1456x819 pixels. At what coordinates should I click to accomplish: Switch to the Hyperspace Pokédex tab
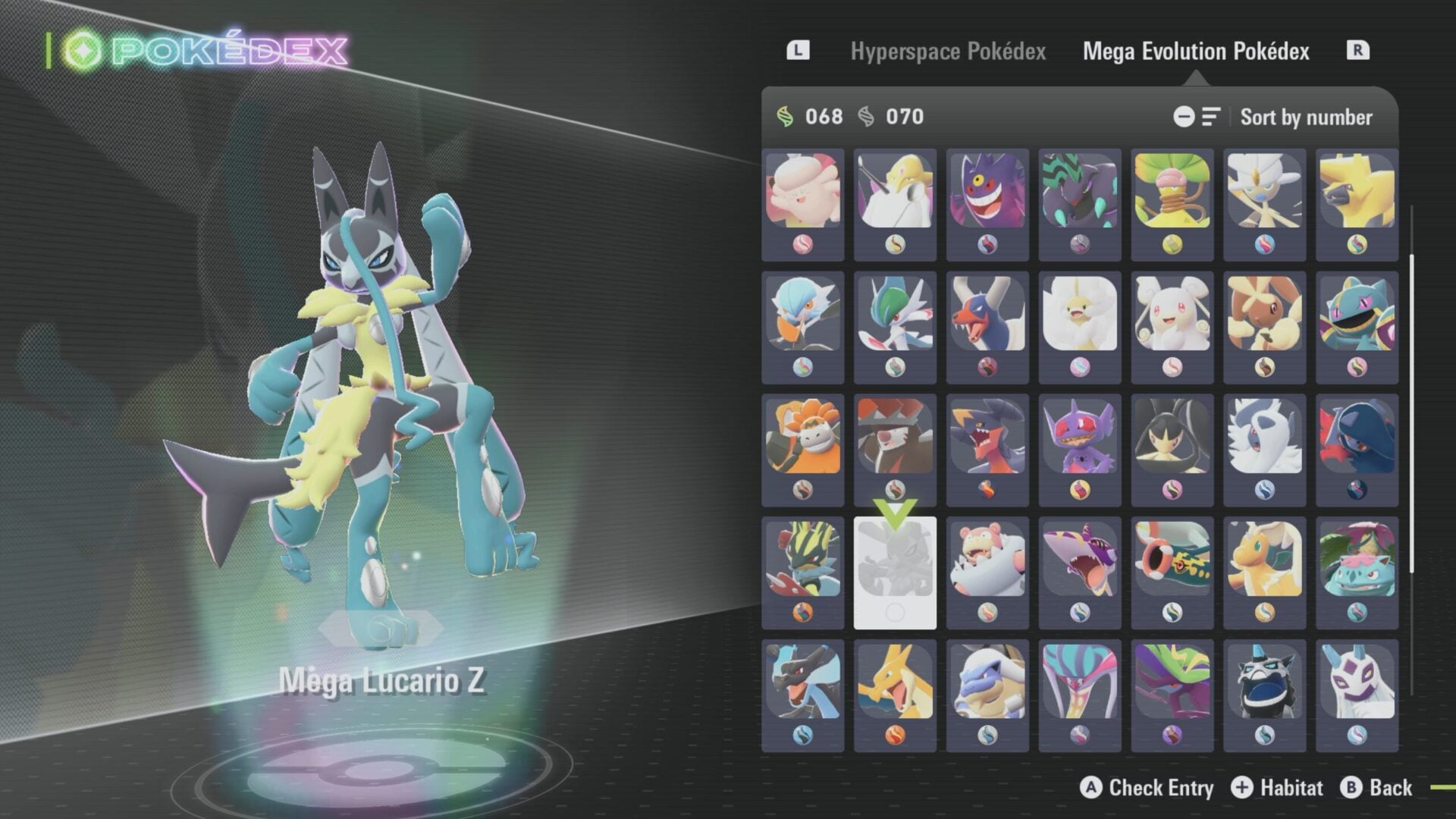tap(949, 52)
